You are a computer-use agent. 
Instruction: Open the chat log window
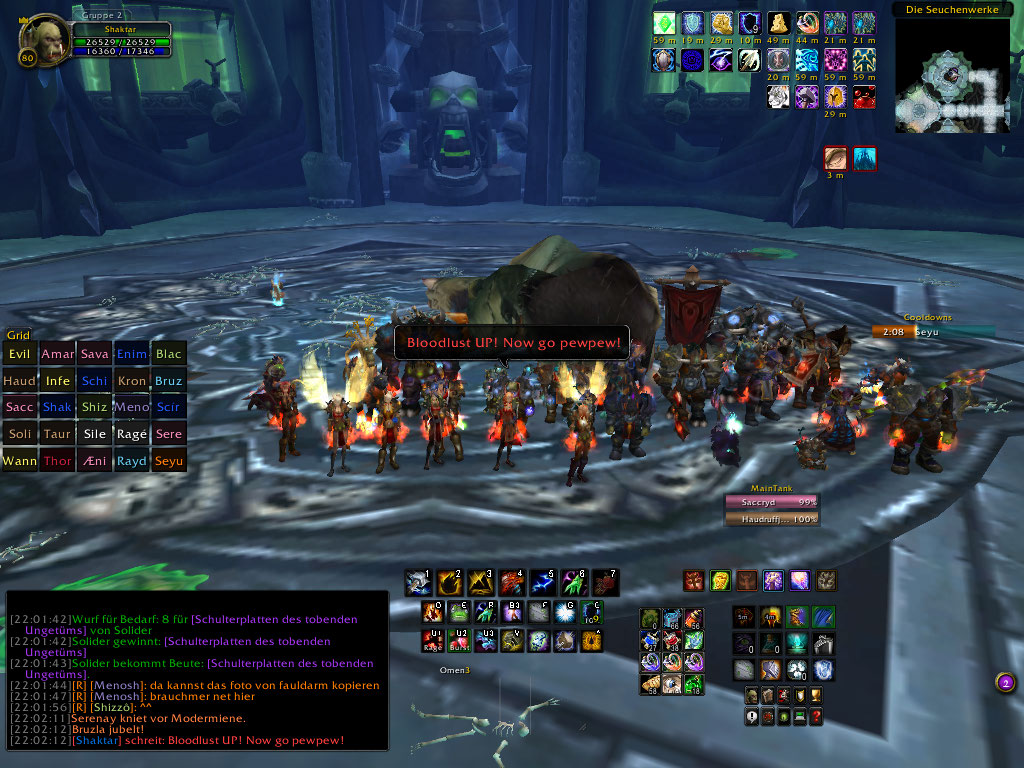pos(197,670)
